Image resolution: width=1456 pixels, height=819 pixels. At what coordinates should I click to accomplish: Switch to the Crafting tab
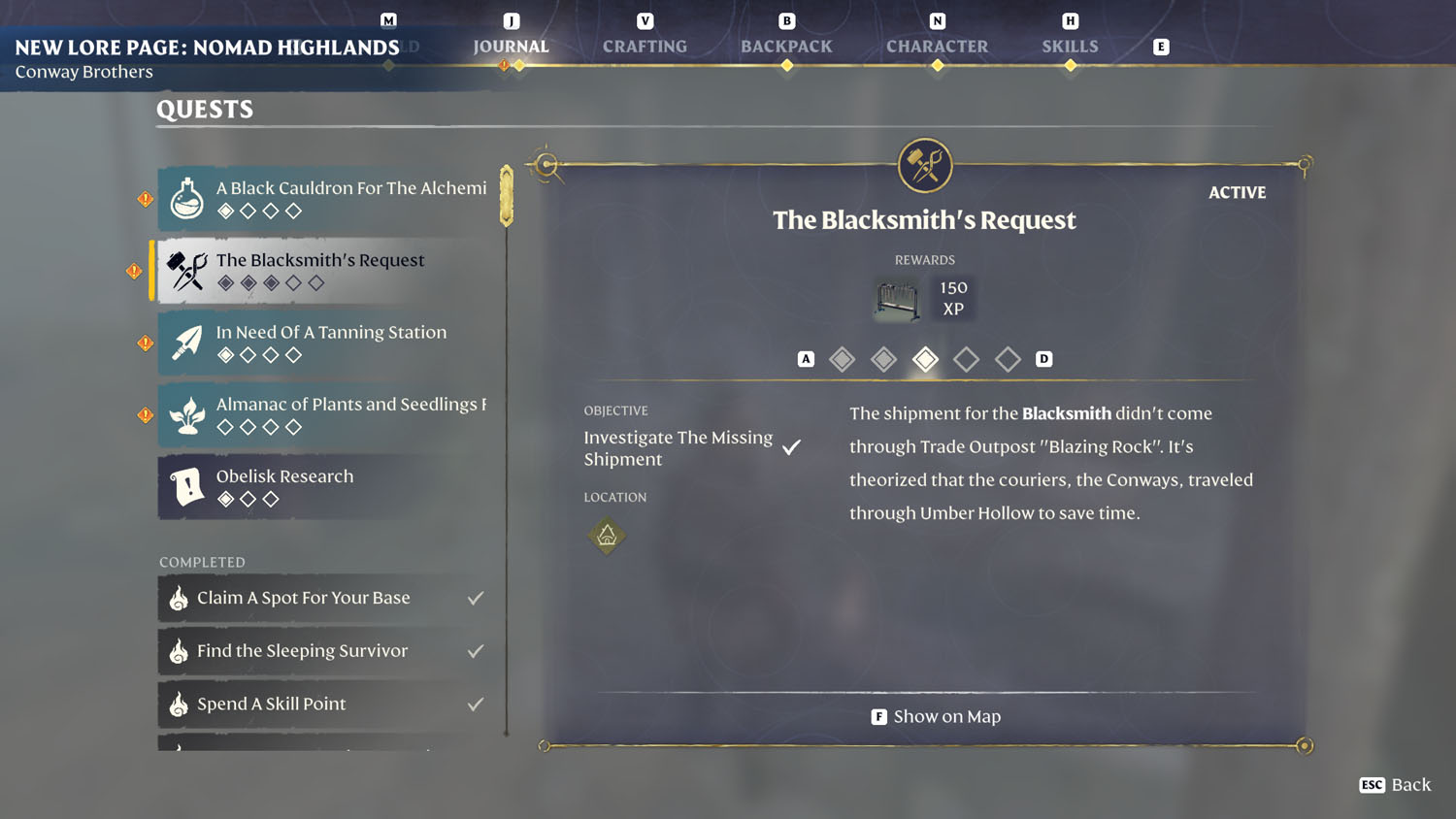coord(645,45)
